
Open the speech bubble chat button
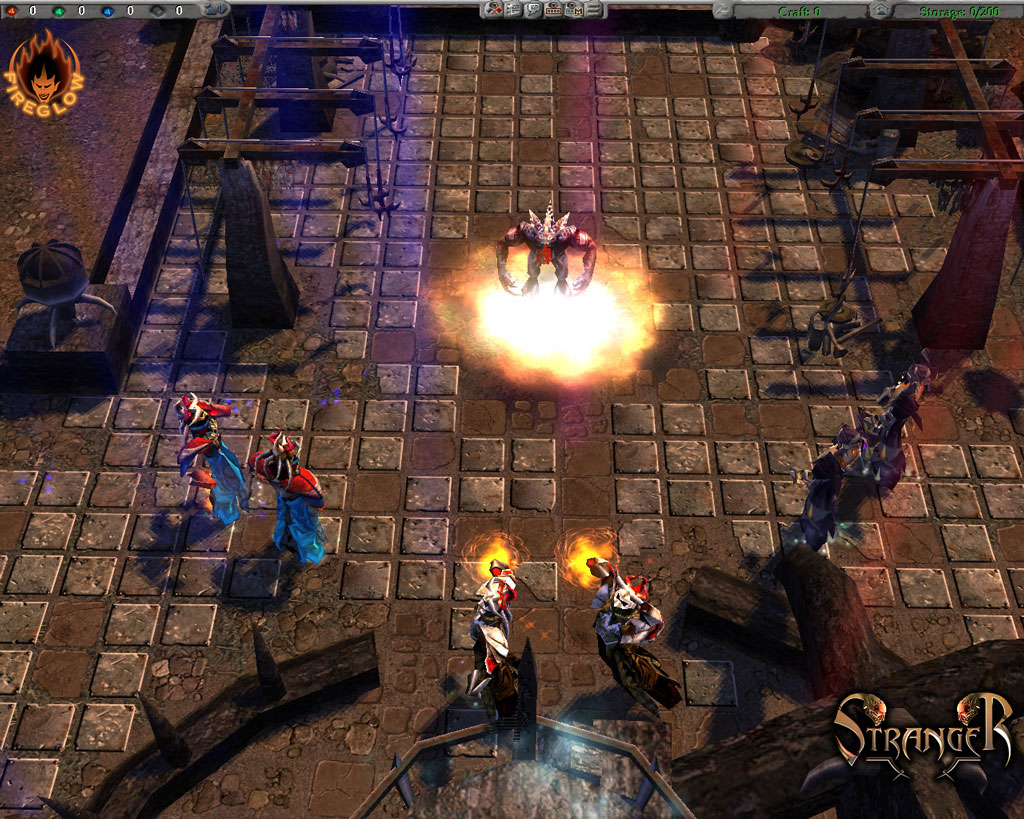tap(534, 10)
